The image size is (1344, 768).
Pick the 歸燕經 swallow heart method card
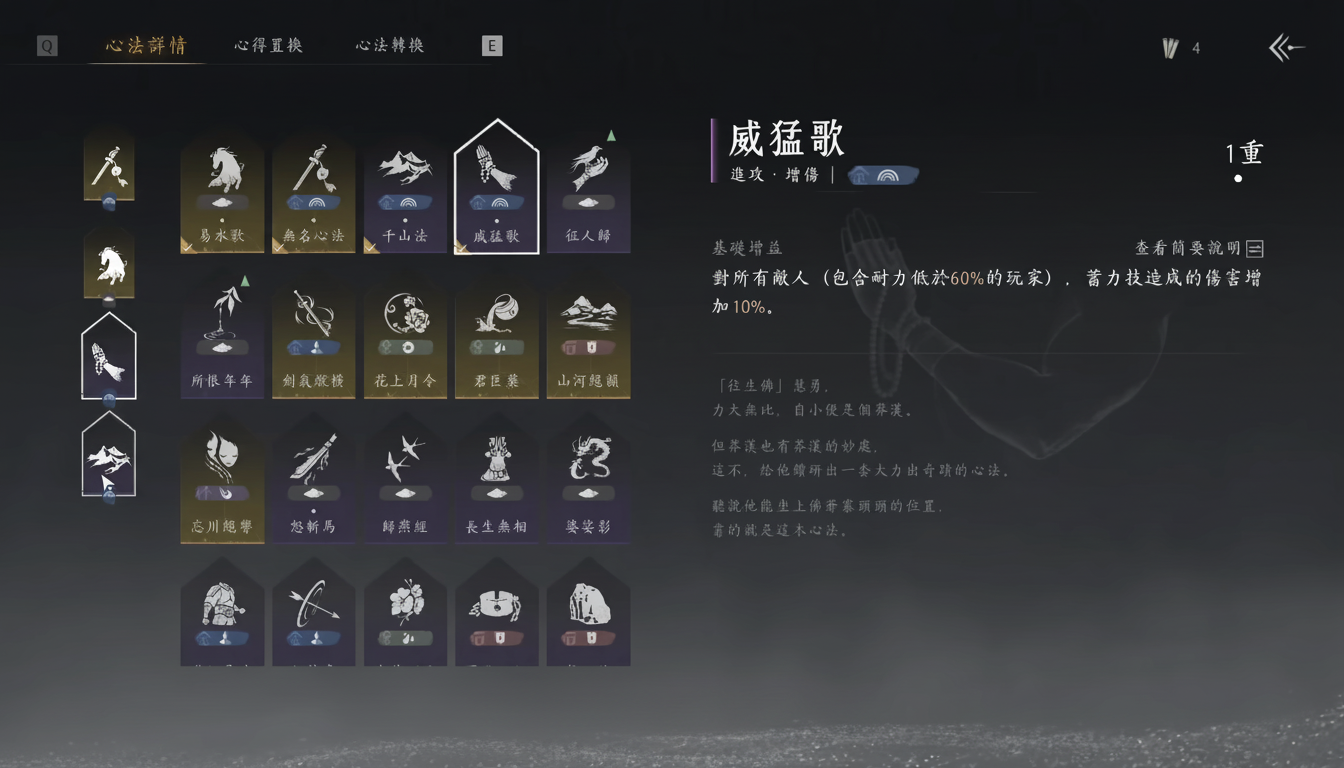(405, 480)
